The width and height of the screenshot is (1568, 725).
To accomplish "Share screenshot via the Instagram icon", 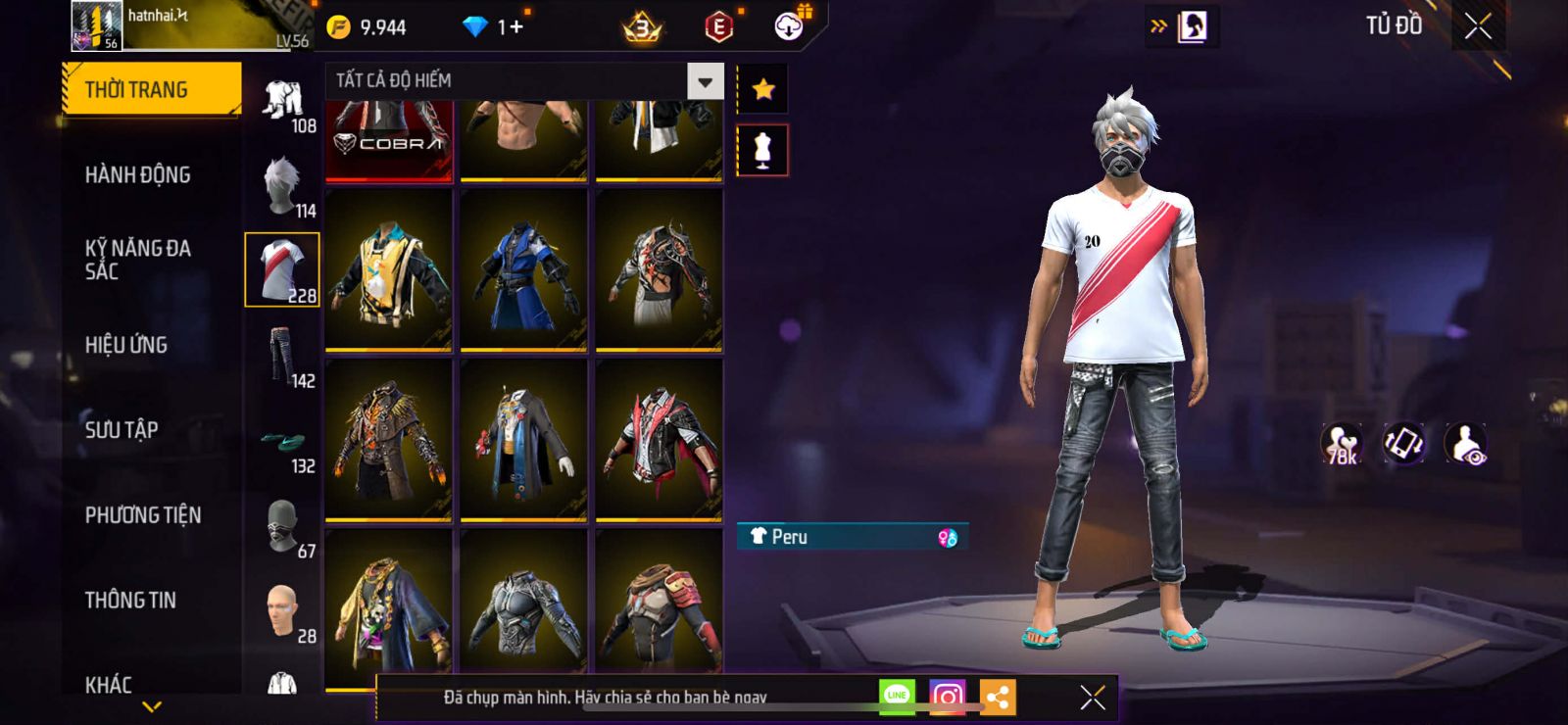I will coord(947,697).
